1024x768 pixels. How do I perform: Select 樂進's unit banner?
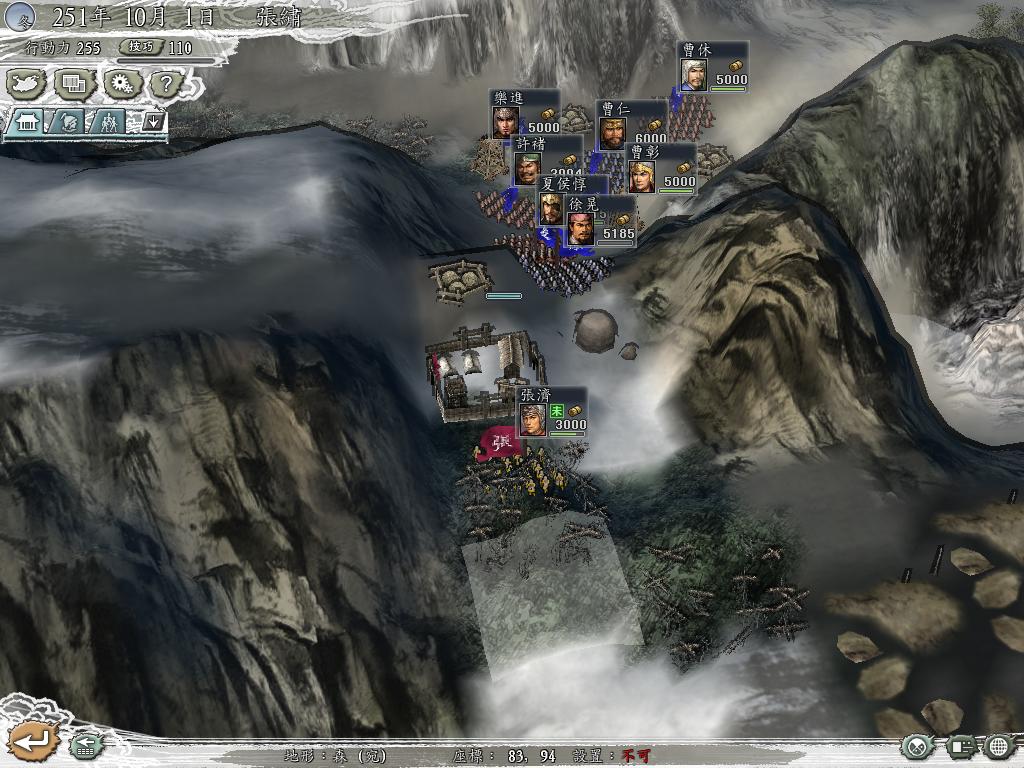[x=525, y=114]
